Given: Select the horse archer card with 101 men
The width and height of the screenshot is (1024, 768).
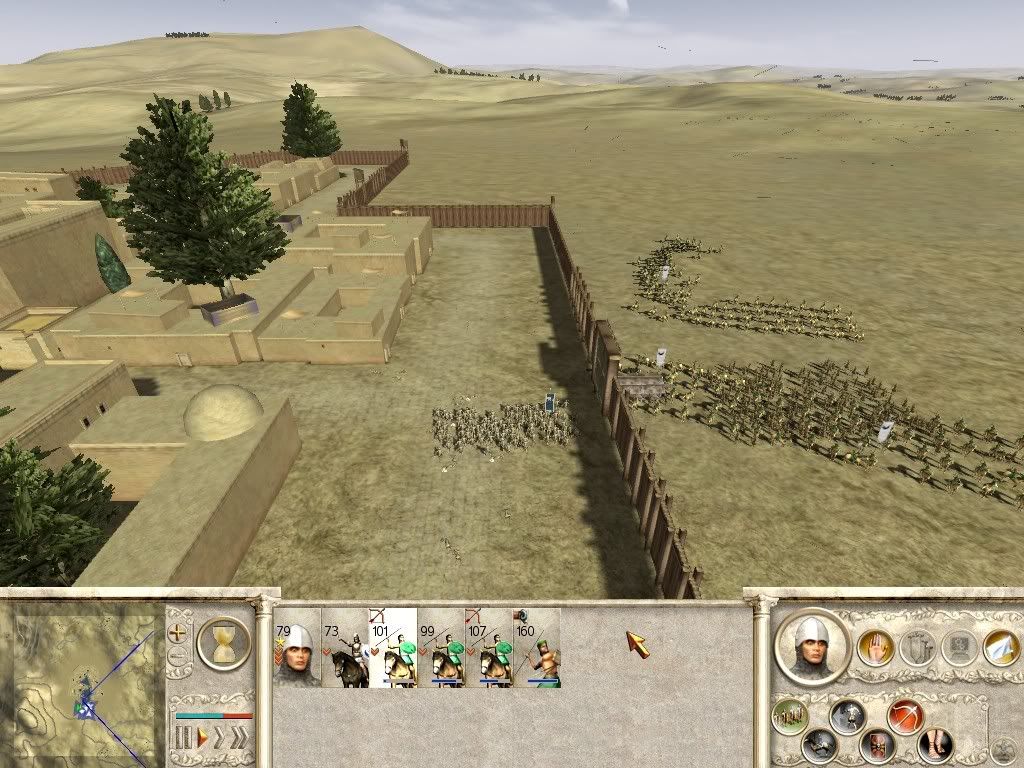Looking at the screenshot, I should click(393, 648).
